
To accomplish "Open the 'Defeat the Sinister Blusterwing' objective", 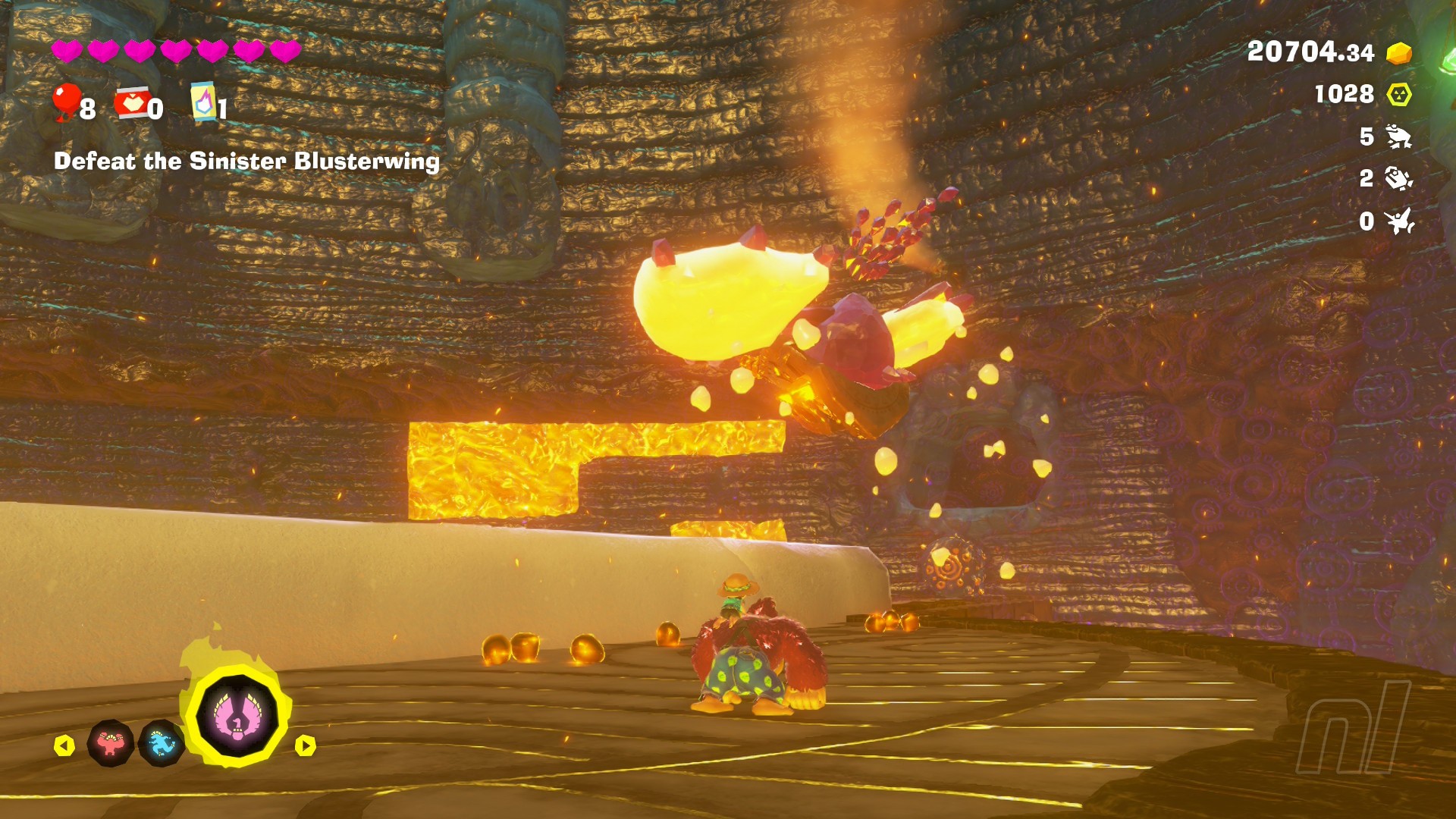I will click(x=246, y=162).
